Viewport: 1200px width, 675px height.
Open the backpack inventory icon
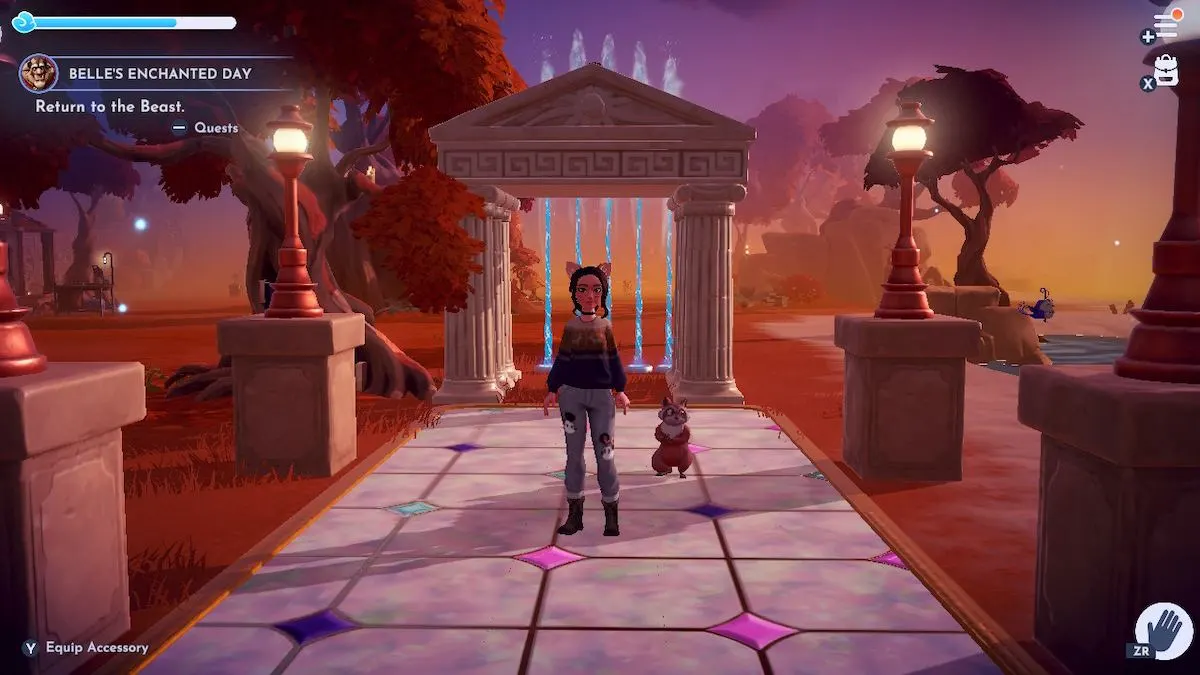(x=1166, y=70)
